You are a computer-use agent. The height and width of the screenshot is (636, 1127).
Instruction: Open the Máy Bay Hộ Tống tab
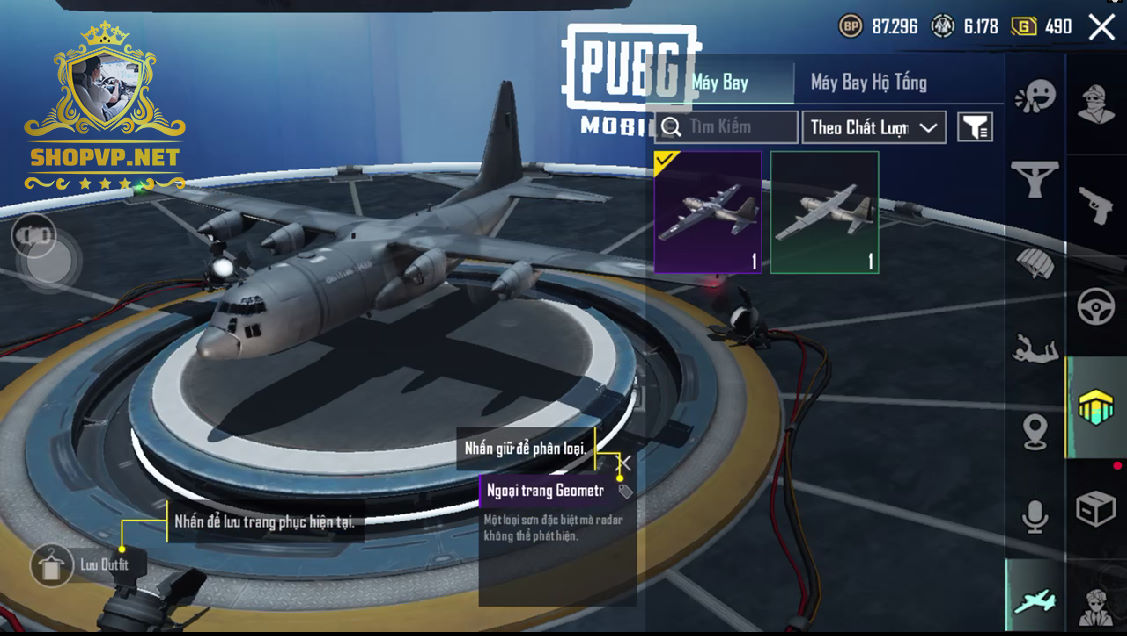868,83
